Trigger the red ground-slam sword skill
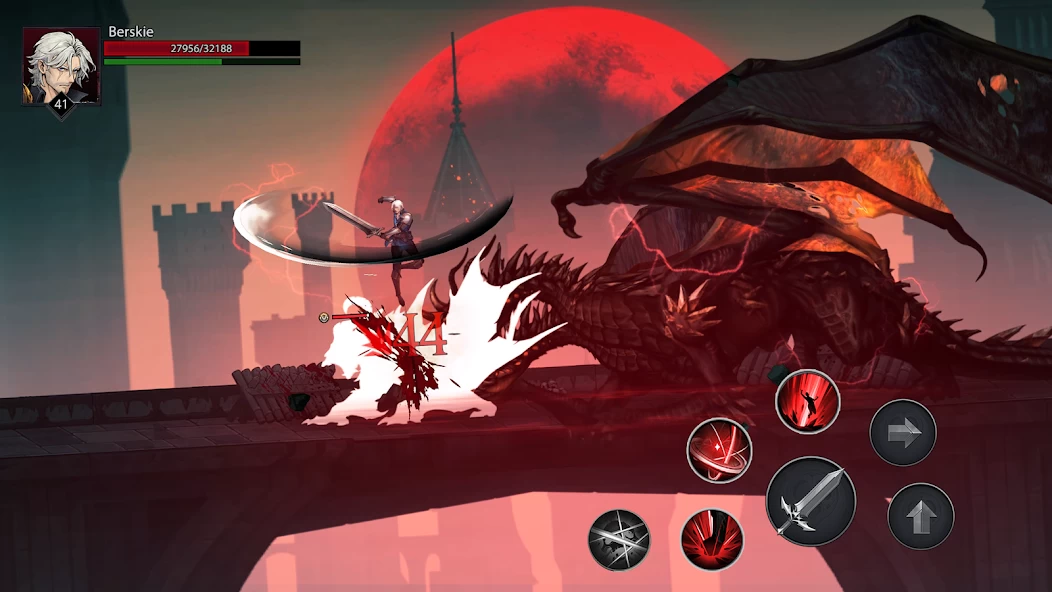This screenshot has width=1052, height=592. tap(712, 540)
